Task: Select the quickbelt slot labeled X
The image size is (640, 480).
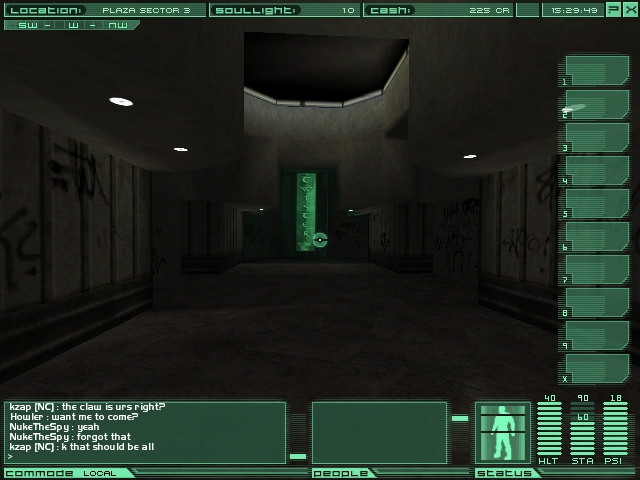Action: pyautogui.click(x=597, y=369)
